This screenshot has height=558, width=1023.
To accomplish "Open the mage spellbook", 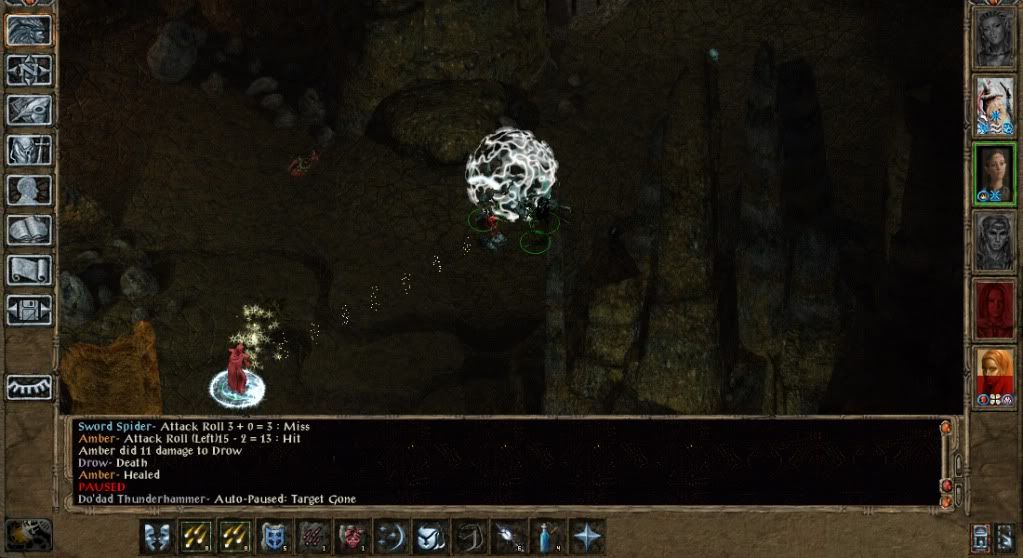I will (29, 229).
